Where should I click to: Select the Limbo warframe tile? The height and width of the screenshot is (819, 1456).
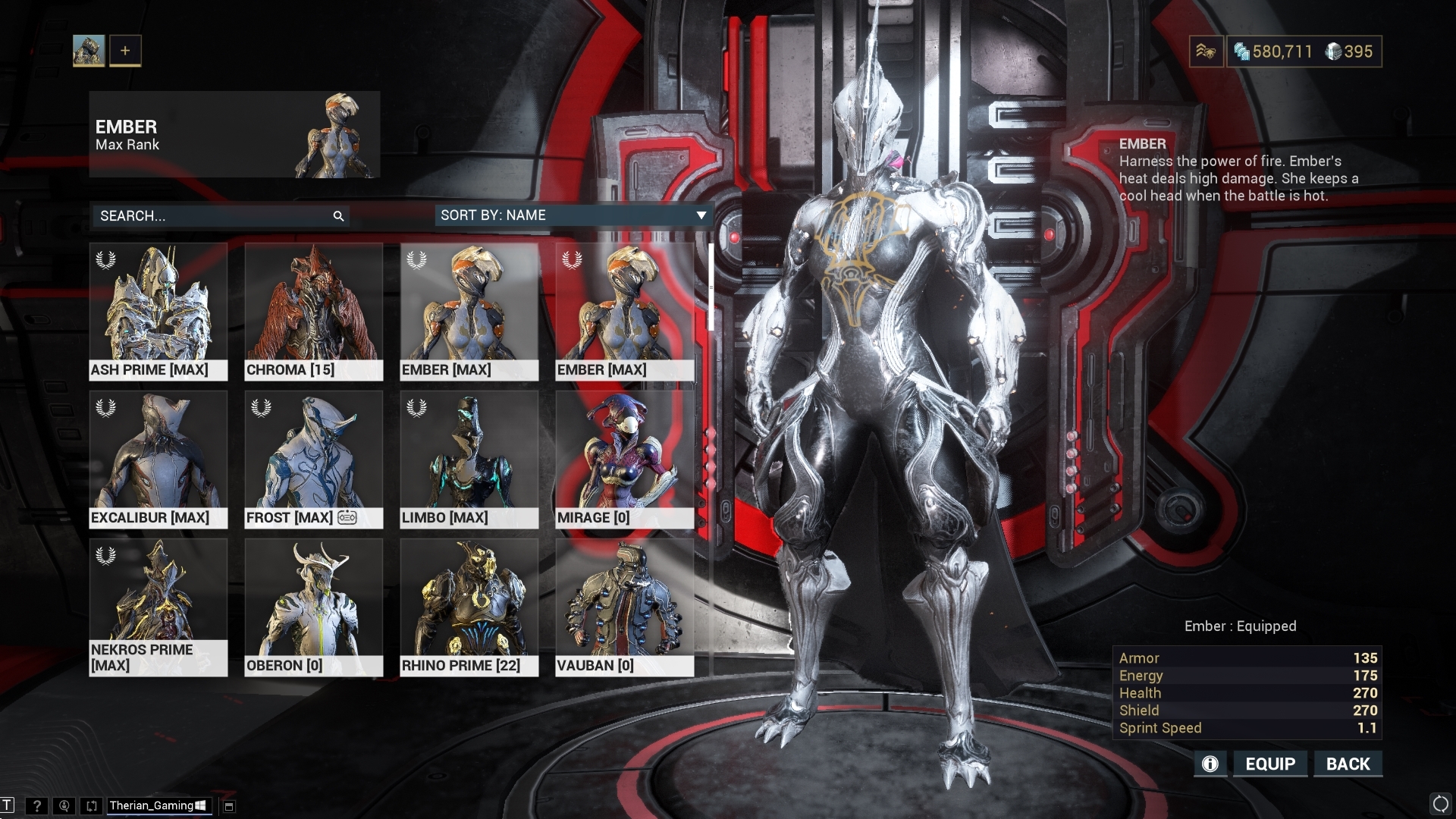point(469,459)
